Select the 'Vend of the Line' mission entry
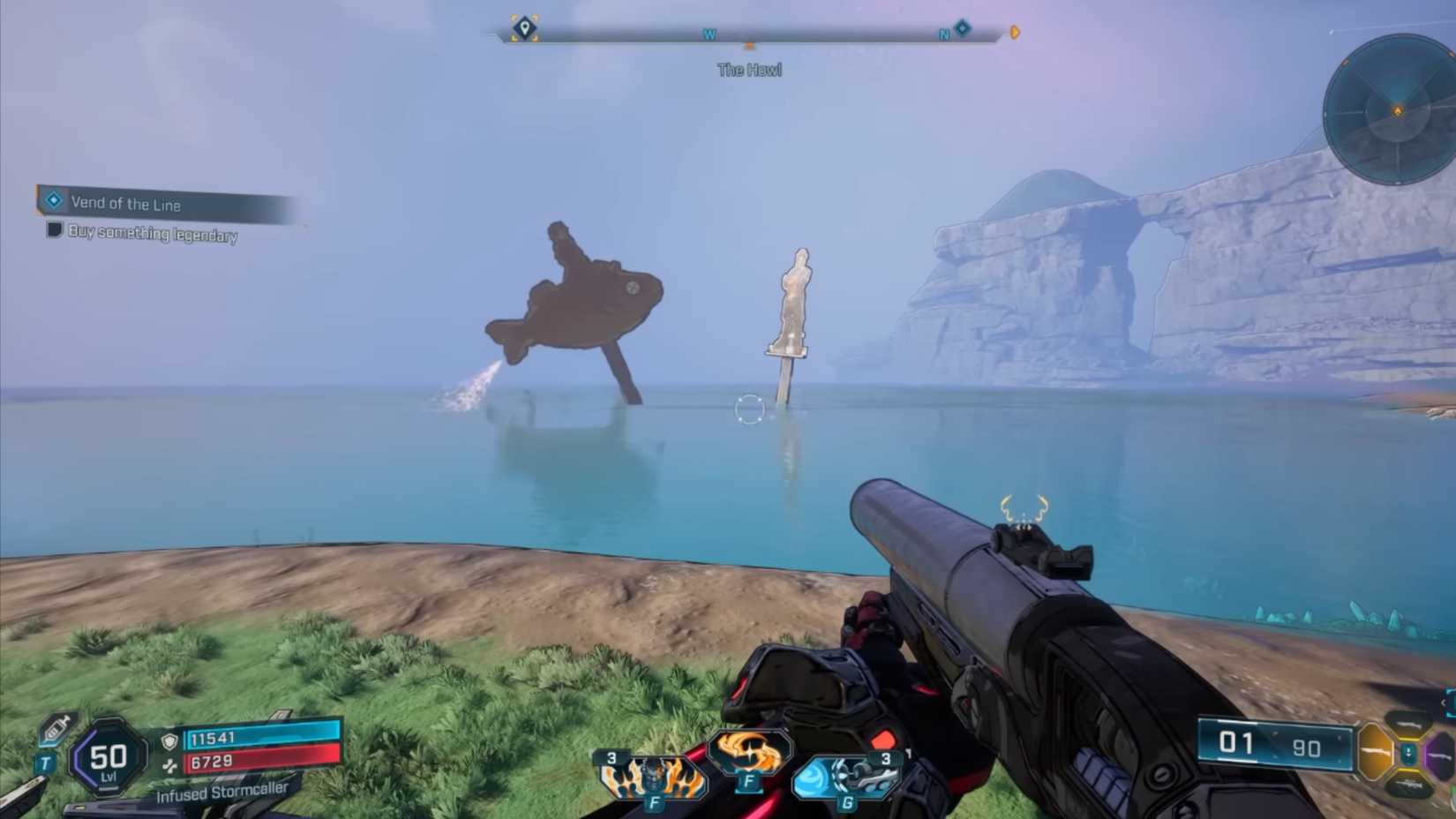 coord(128,204)
